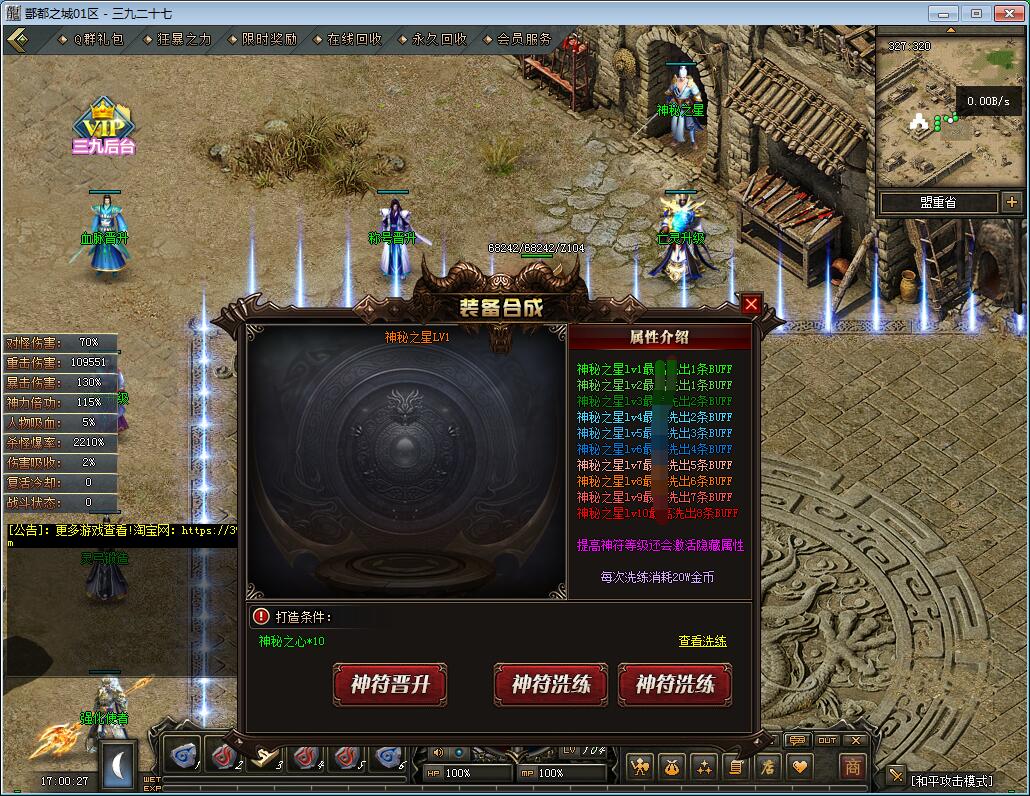Open the VIP 三九后台 icon
This screenshot has width=1030, height=796.
[x=103, y=125]
